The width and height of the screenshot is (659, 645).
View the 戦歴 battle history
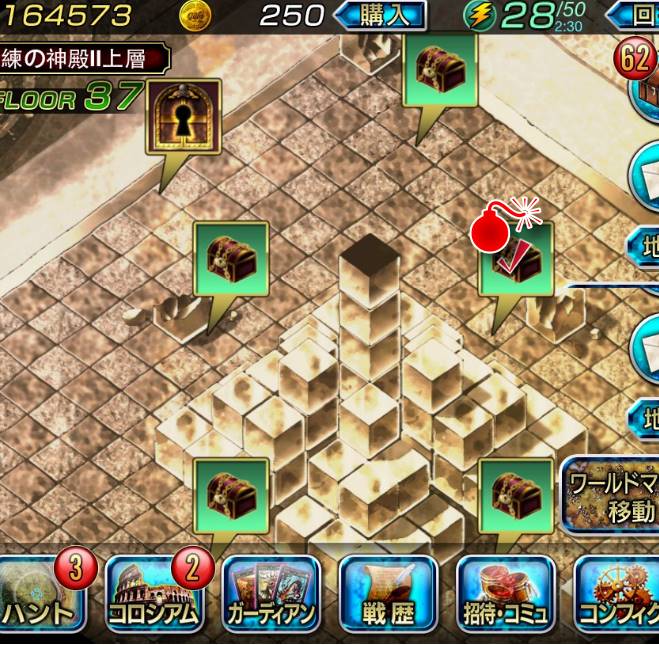(388, 596)
